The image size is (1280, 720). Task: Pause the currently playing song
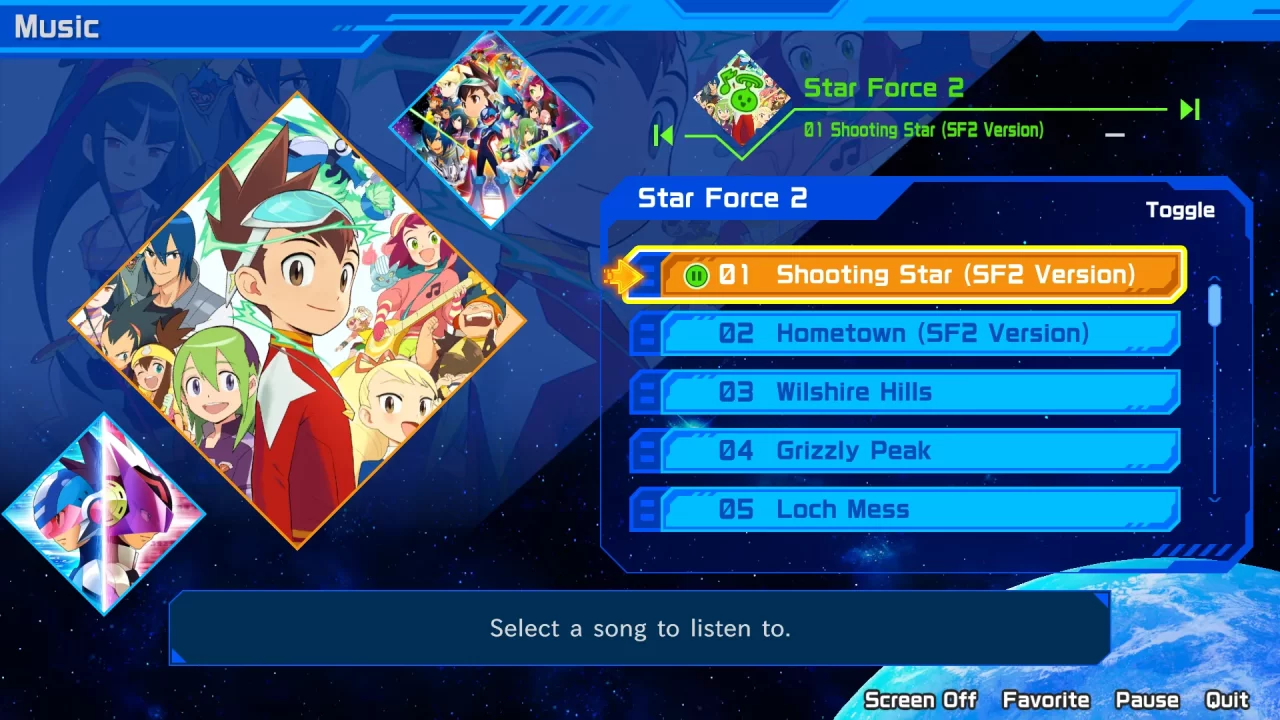point(1146,700)
